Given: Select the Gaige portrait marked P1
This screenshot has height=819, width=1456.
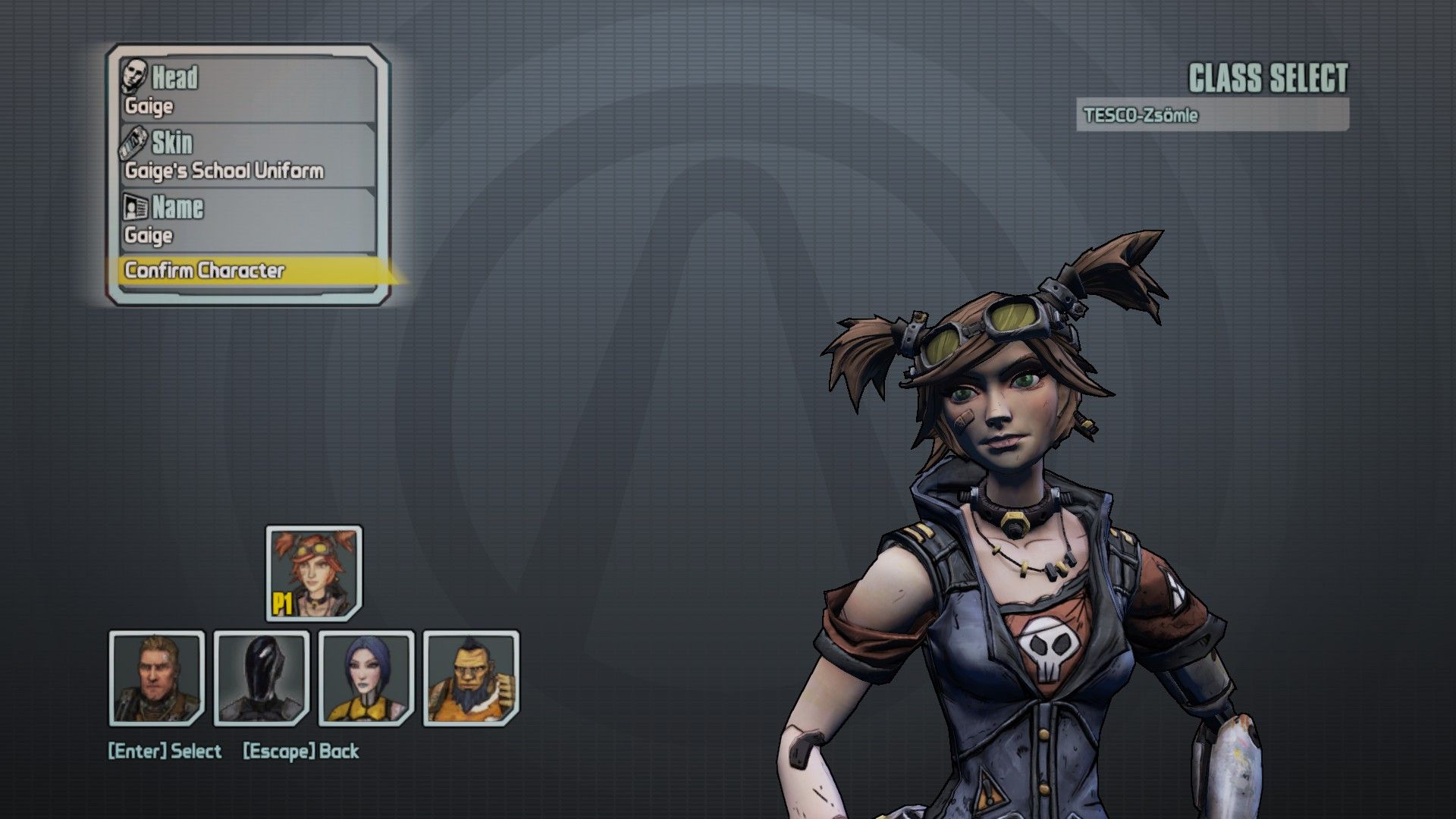Looking at the screenshot, I should (x=314, y=573).
